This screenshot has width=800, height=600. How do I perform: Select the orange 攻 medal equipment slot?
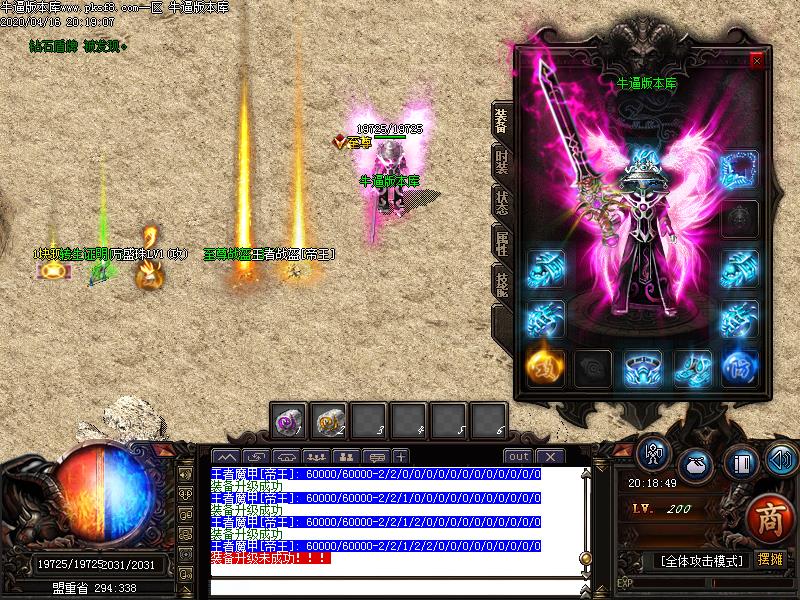click(545, 367)
